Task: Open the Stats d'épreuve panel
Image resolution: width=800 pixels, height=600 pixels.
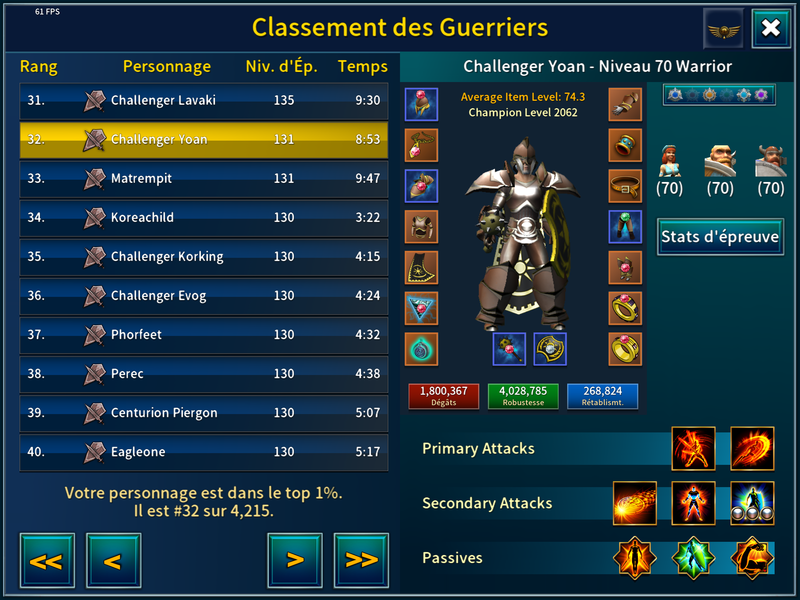Action: click(x=720, y=237)
